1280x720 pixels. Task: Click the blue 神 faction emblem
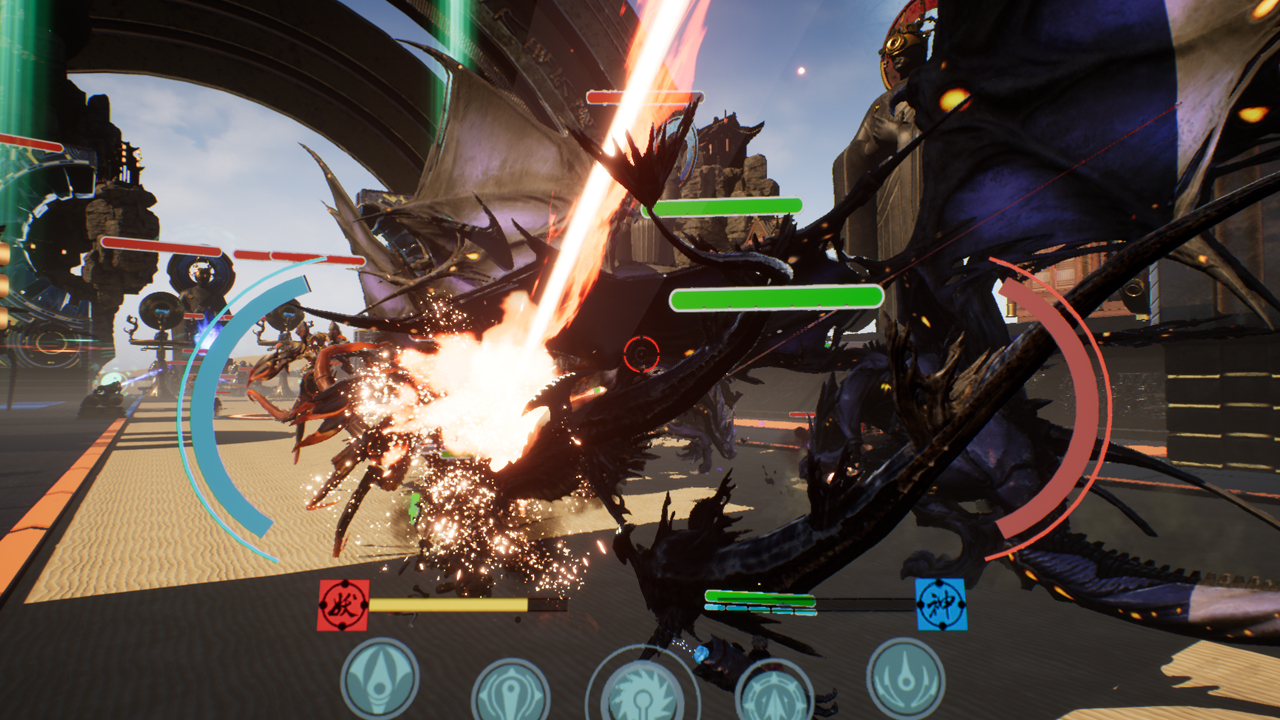(x=941, y=604)
